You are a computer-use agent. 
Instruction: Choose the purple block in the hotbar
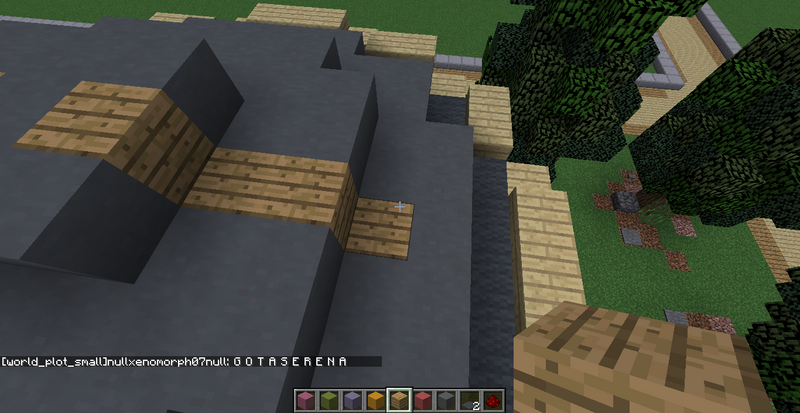coord(351,401)
